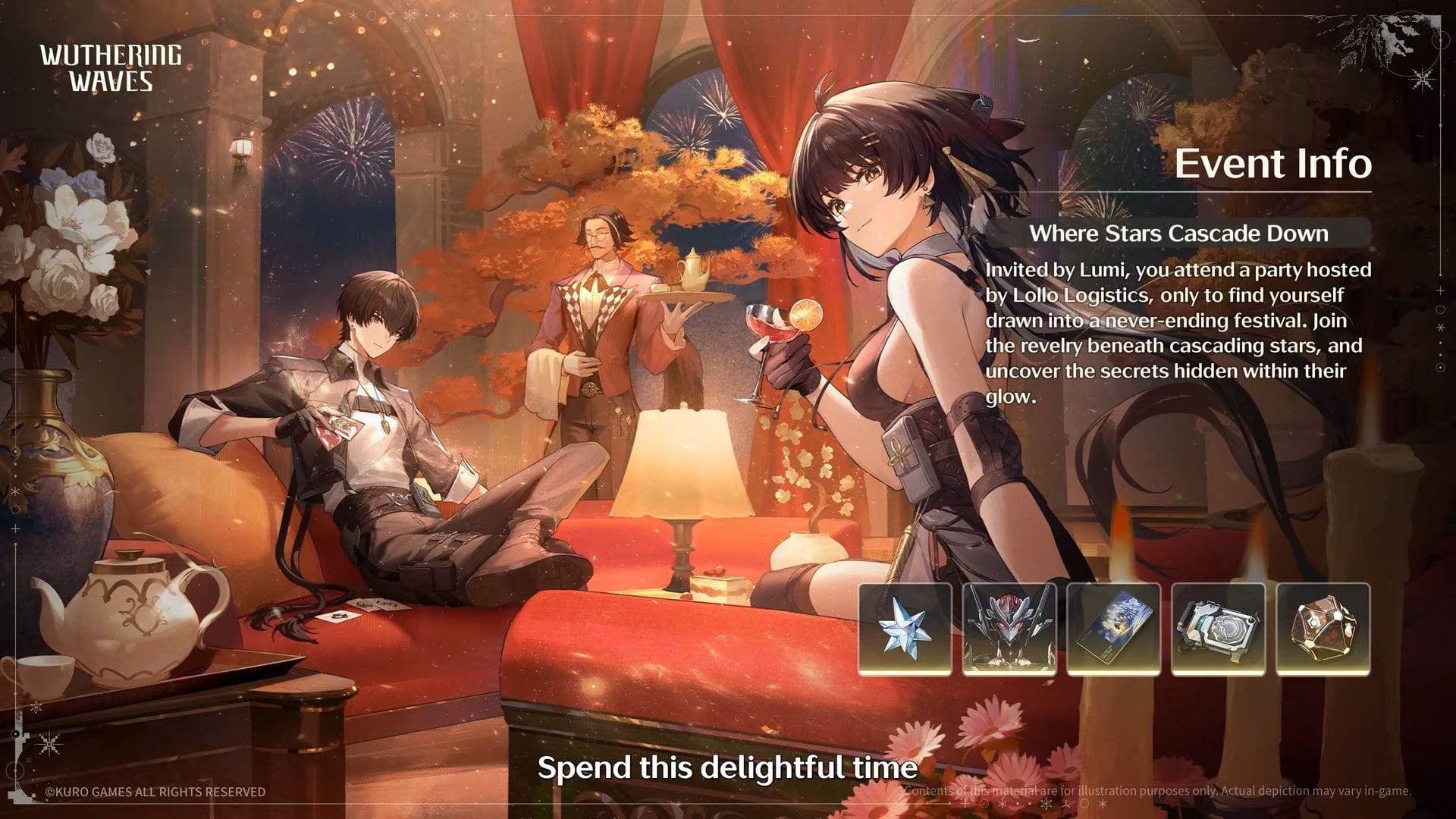Select the Astrite crystal star reward icon

[x=905, y=629]
